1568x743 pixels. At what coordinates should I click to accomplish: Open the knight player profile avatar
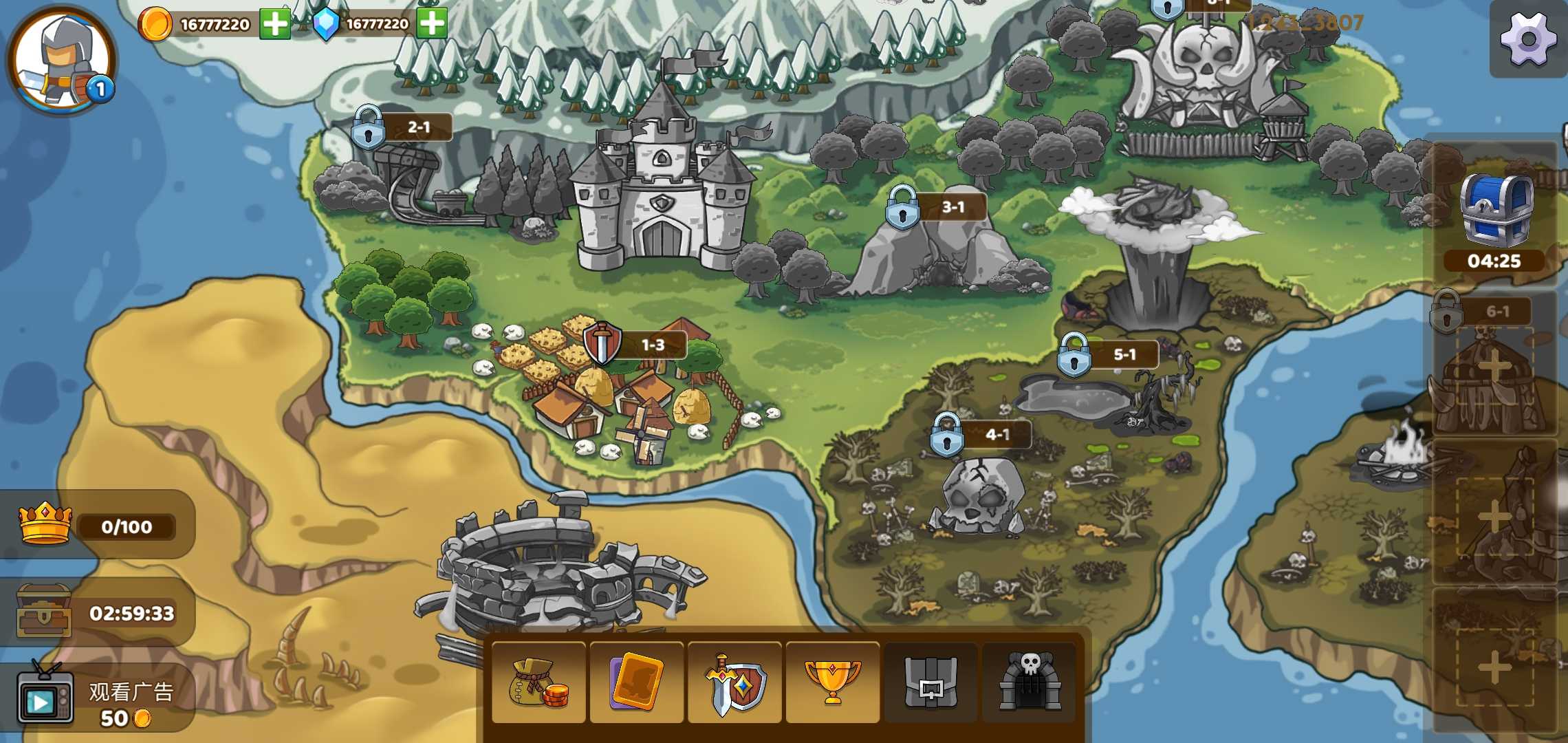(x=62, y=61)
